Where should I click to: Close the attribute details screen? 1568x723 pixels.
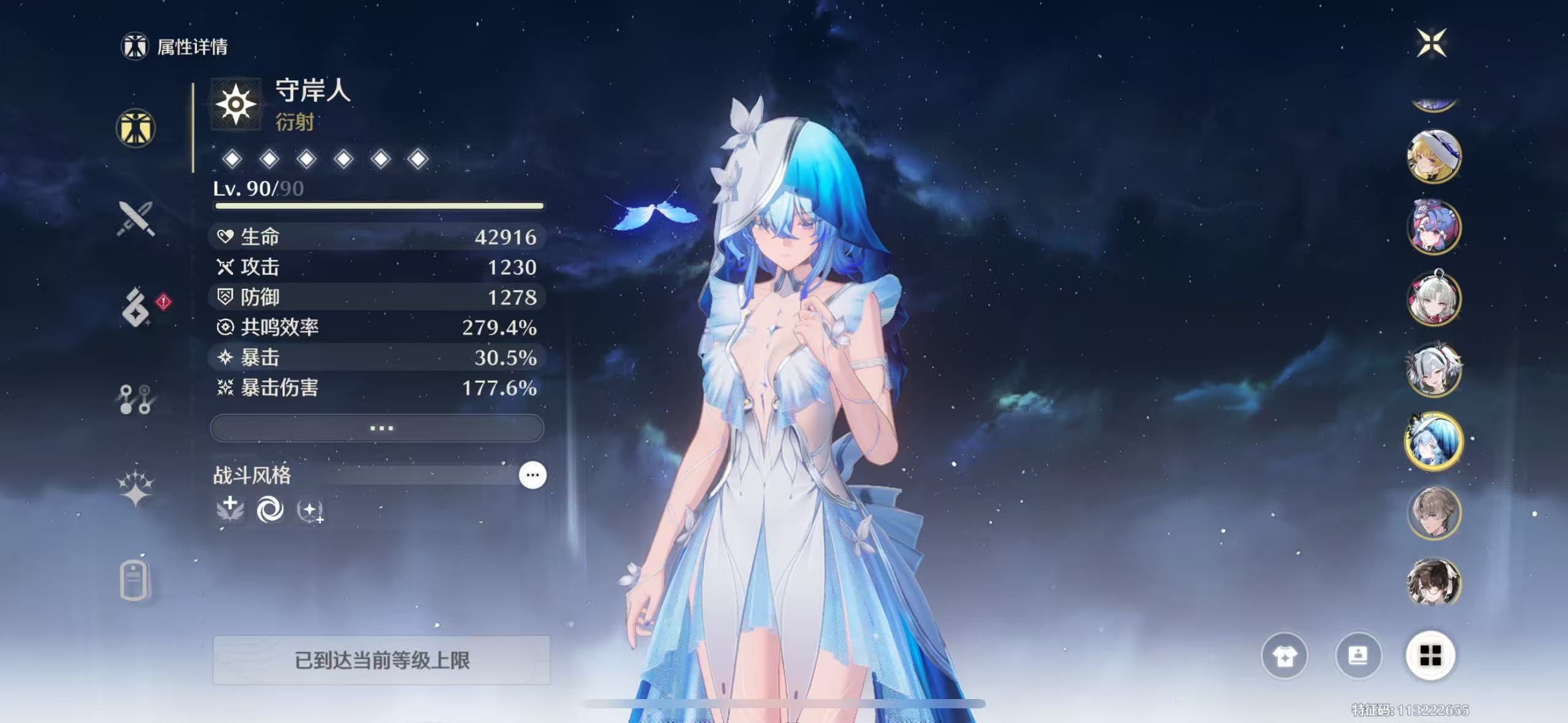1432,43
